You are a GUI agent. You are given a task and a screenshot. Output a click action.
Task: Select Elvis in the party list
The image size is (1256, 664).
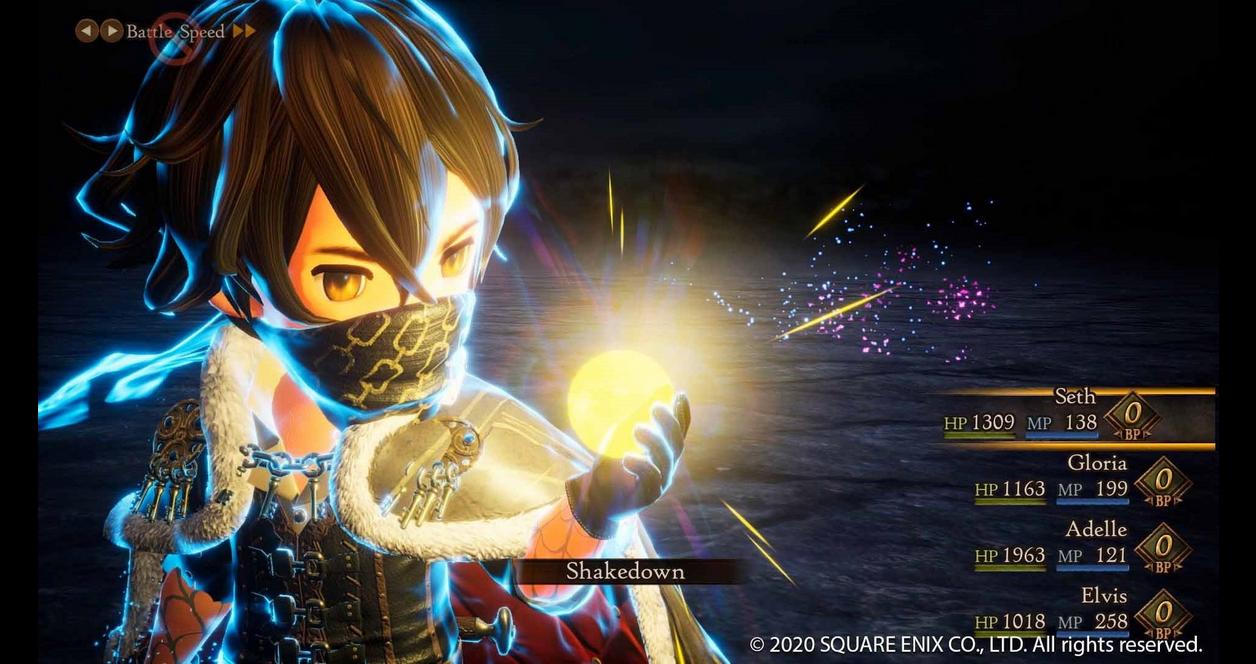[1103, 595]
